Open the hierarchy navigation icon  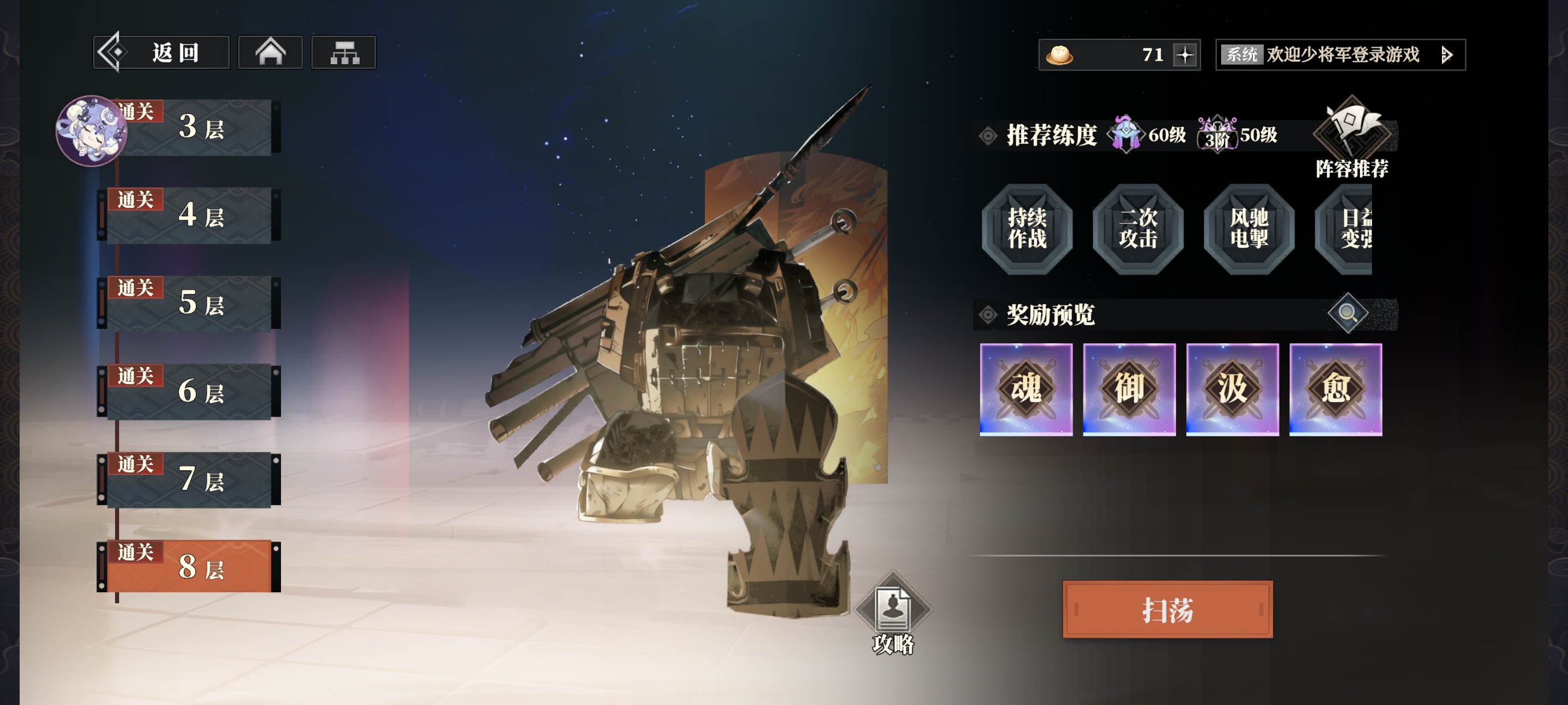(344, 53)
